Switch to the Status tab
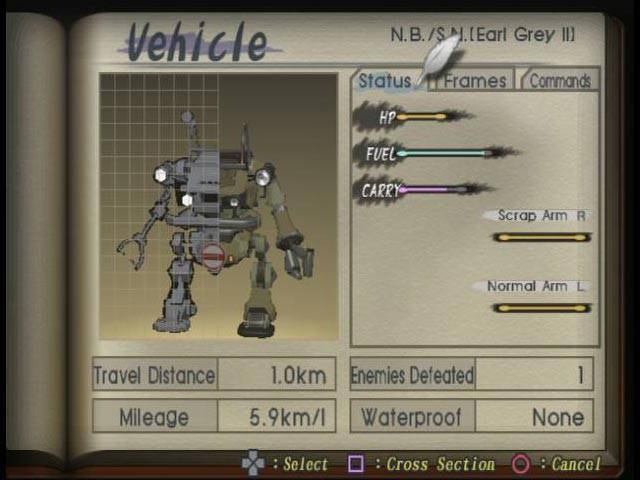Viewport: 640px width, 480px height. point(385,82)
